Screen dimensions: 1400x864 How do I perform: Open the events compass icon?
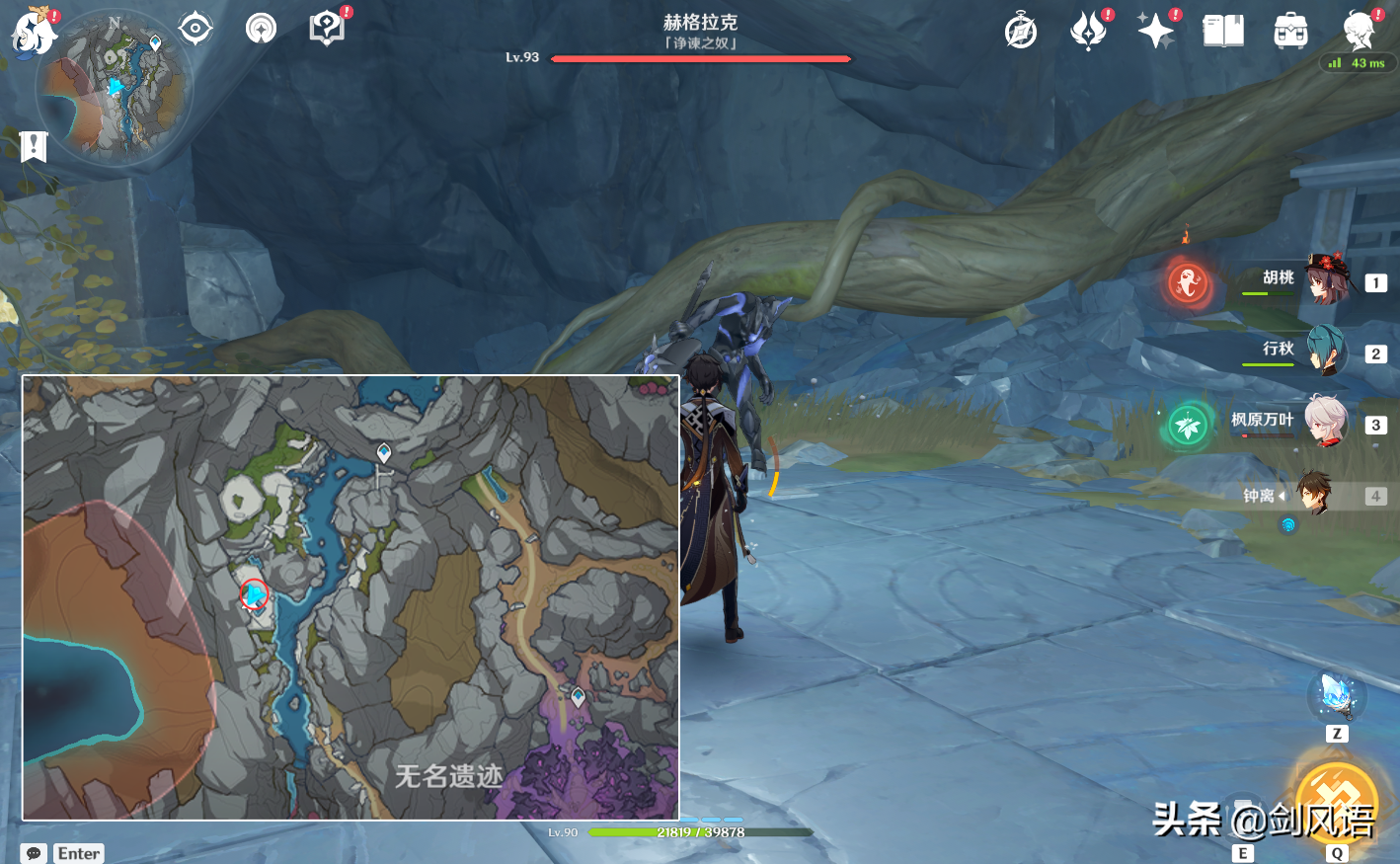1021,32
